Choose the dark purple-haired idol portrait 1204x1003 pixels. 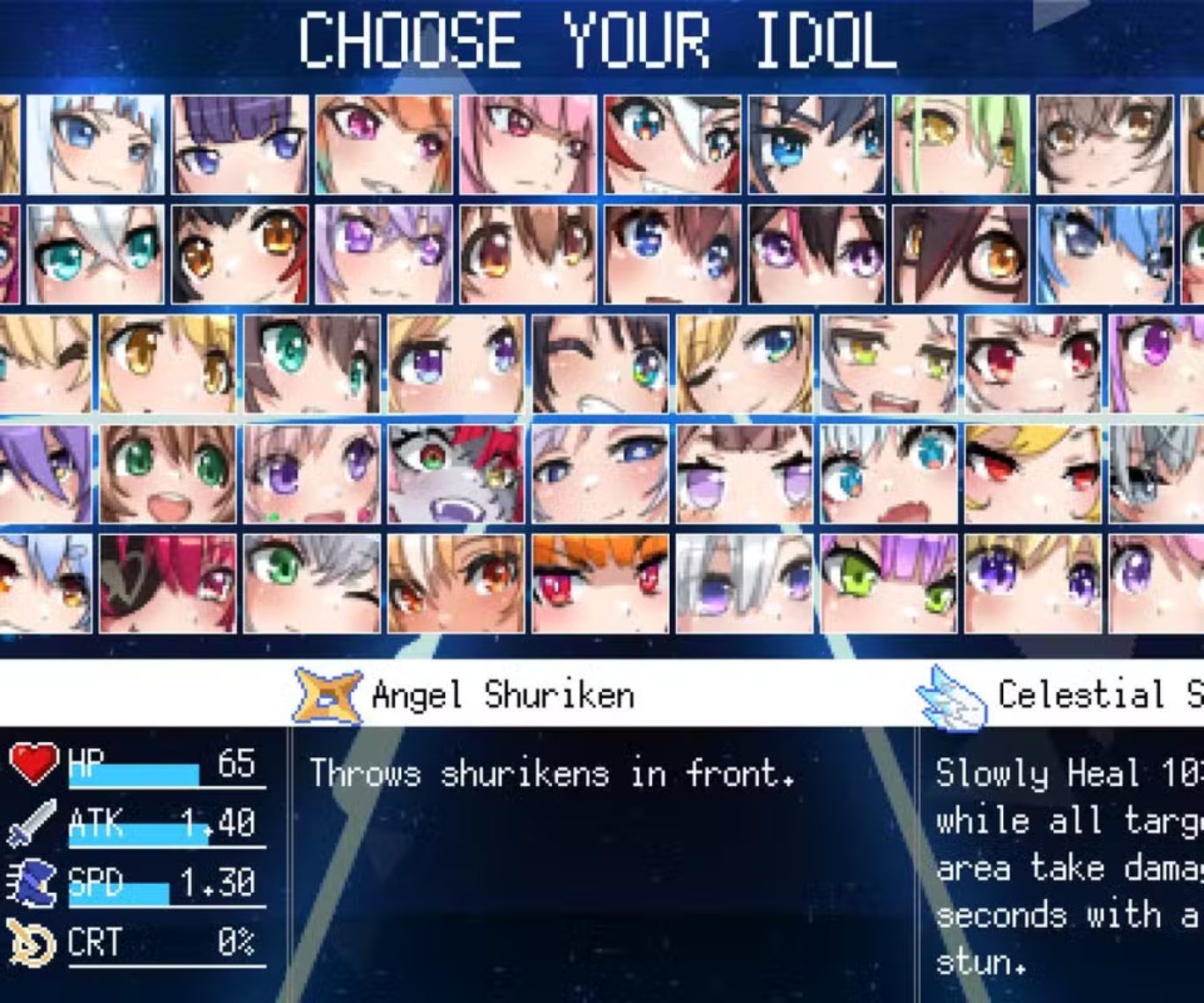240,145
